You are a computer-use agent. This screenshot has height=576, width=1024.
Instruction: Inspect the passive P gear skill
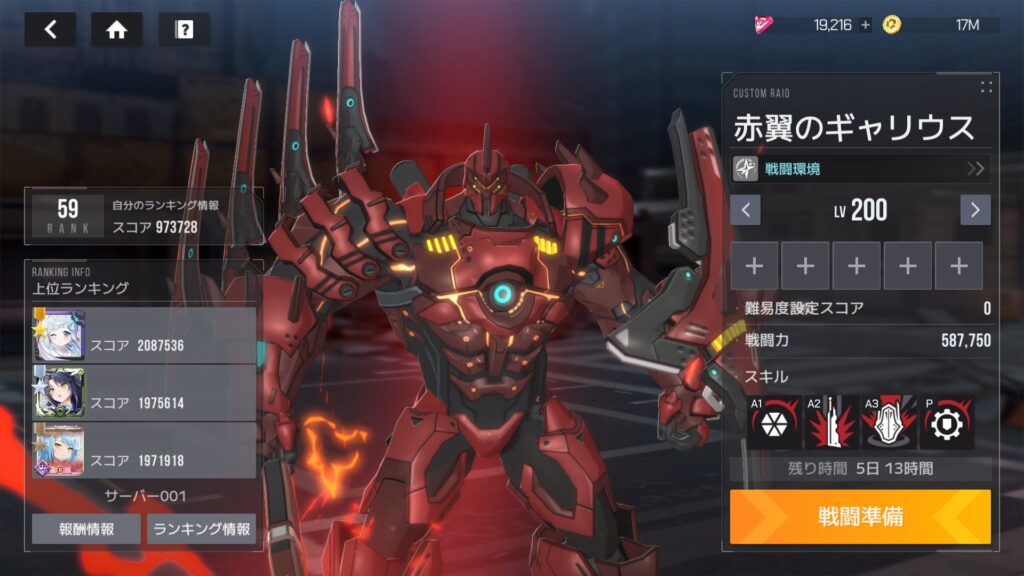946,423
